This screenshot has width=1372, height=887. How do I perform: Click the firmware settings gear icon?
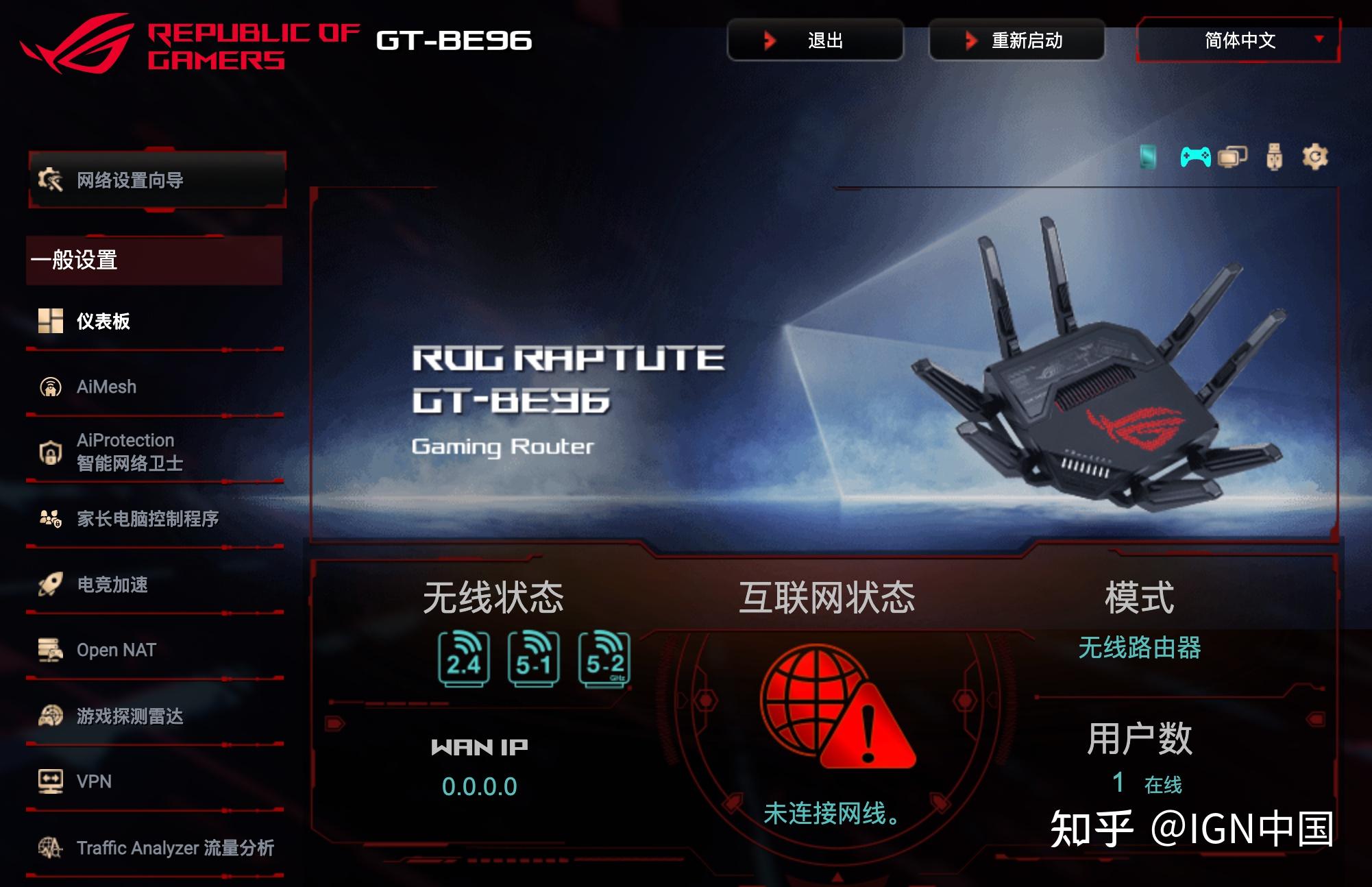[1316, 156]
